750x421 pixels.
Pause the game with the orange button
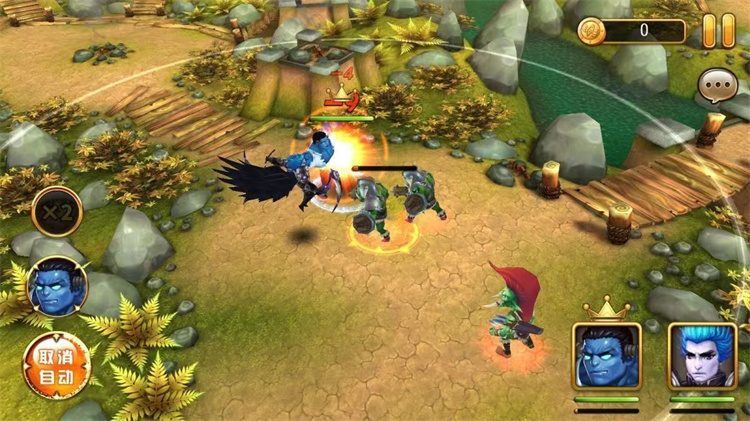tap(717, 30)
